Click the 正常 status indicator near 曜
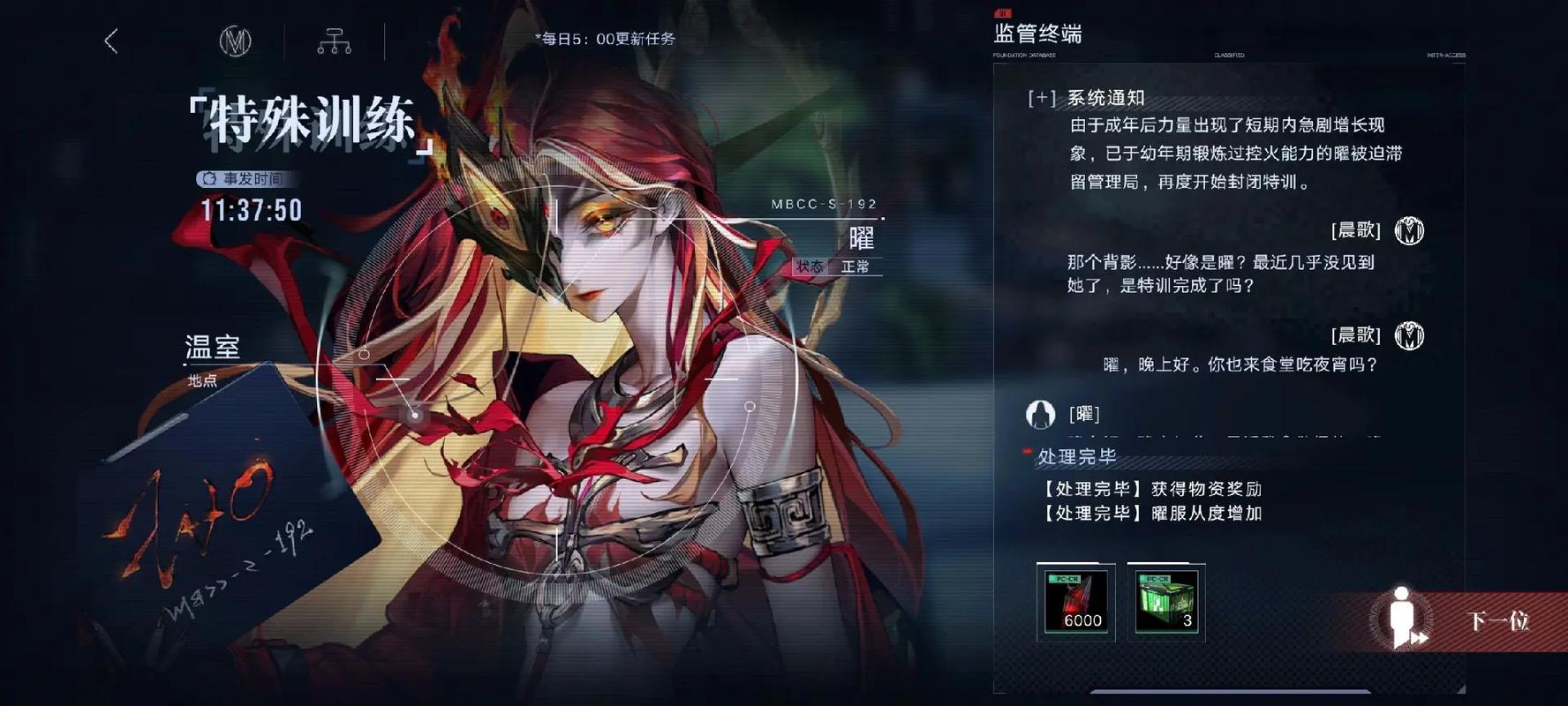Screen dimensions: 1568x706 [x=854, y=267]
